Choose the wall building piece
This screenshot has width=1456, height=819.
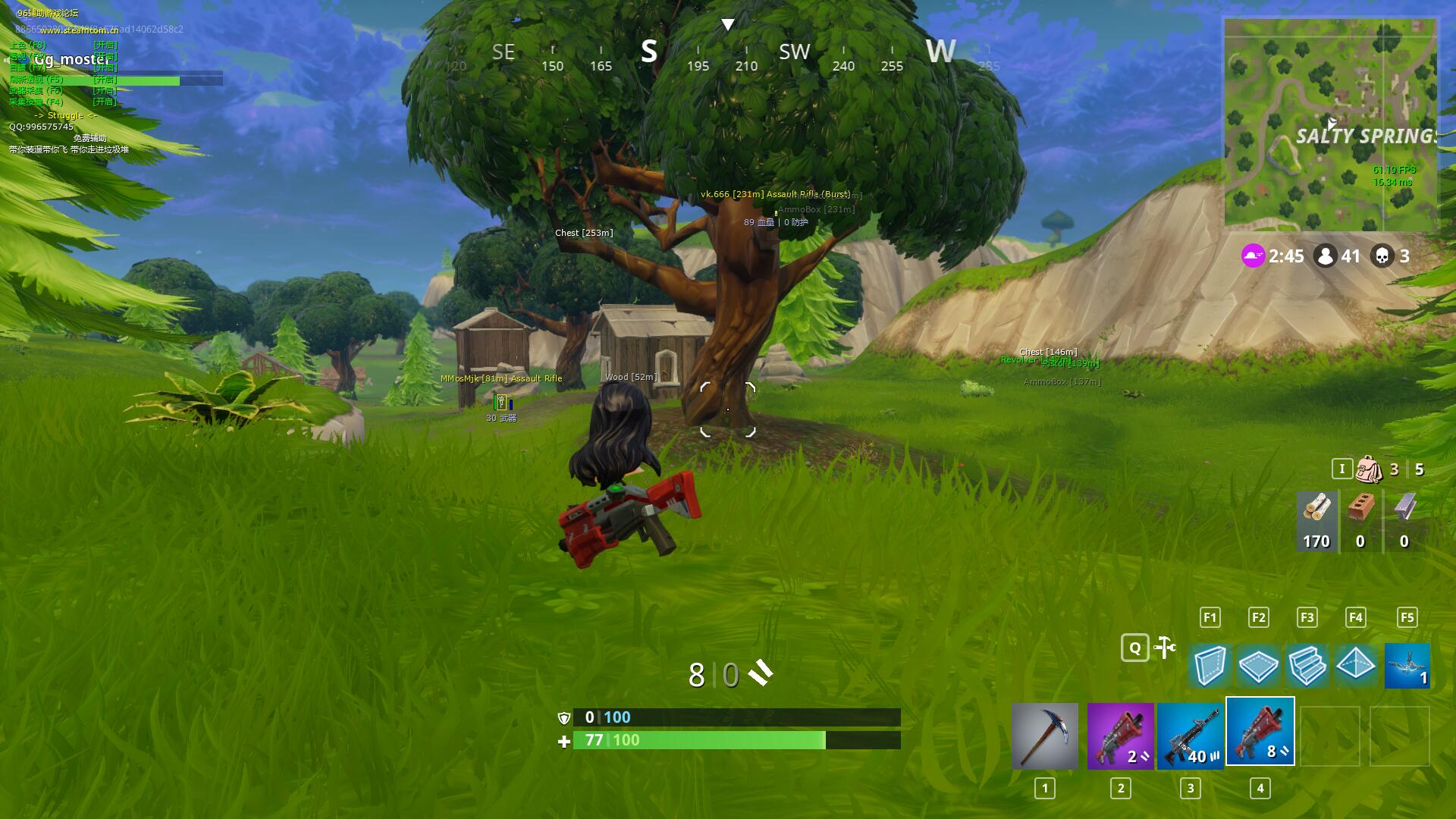[1210, 666]
